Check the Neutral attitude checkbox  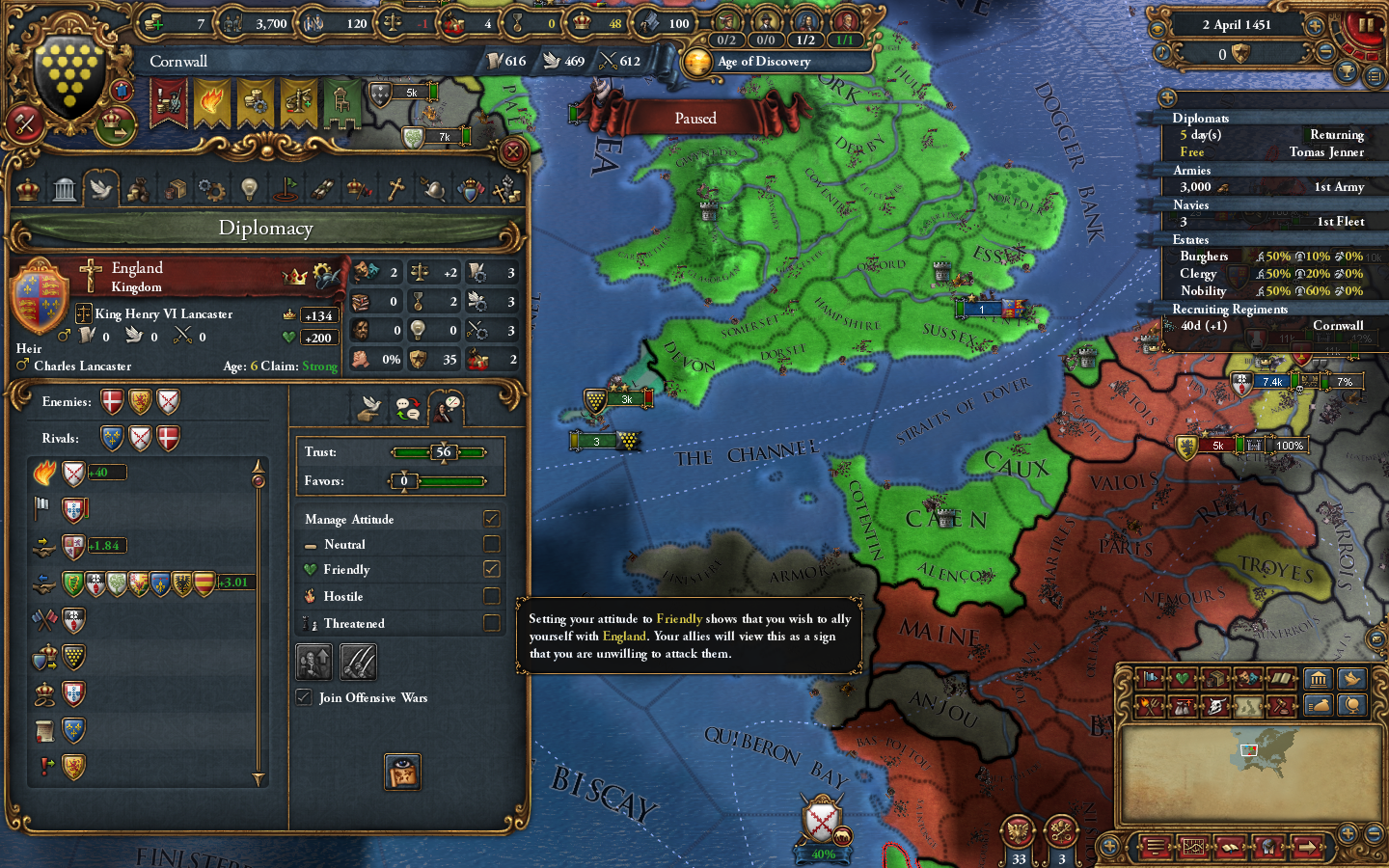click(x=491, y=544)
